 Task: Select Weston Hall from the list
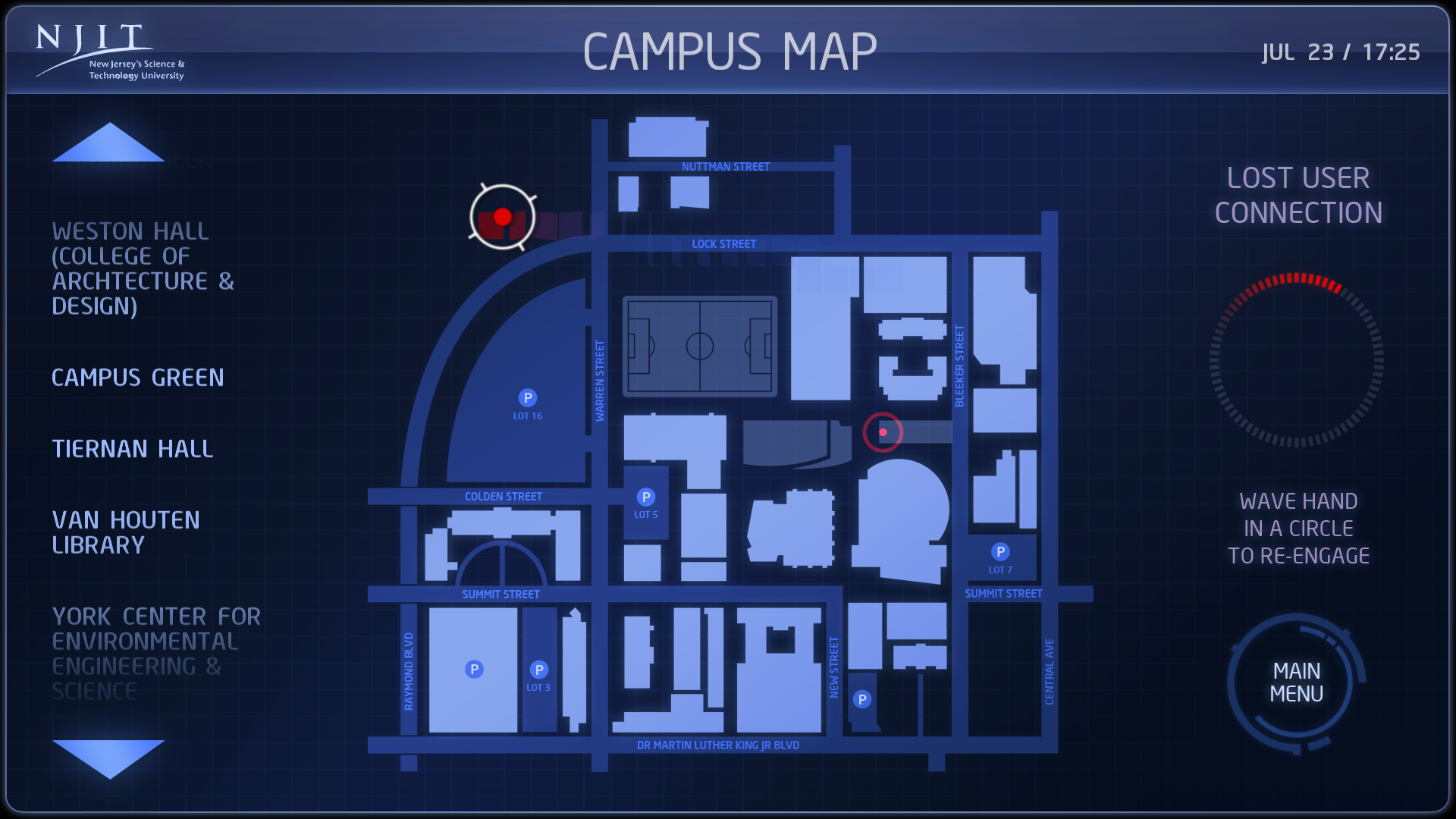143,268
